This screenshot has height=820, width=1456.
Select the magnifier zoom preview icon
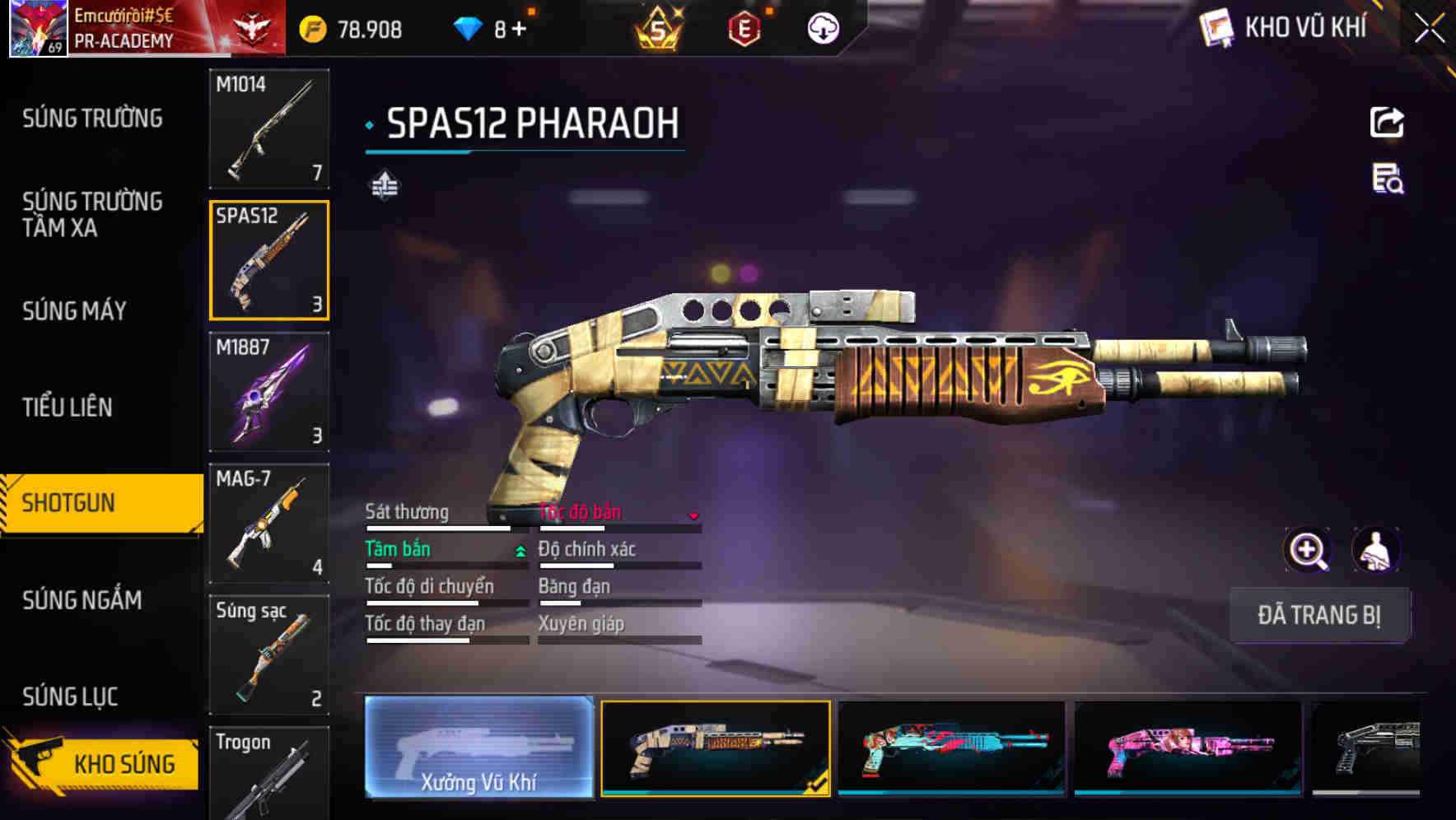point(1307,549)
